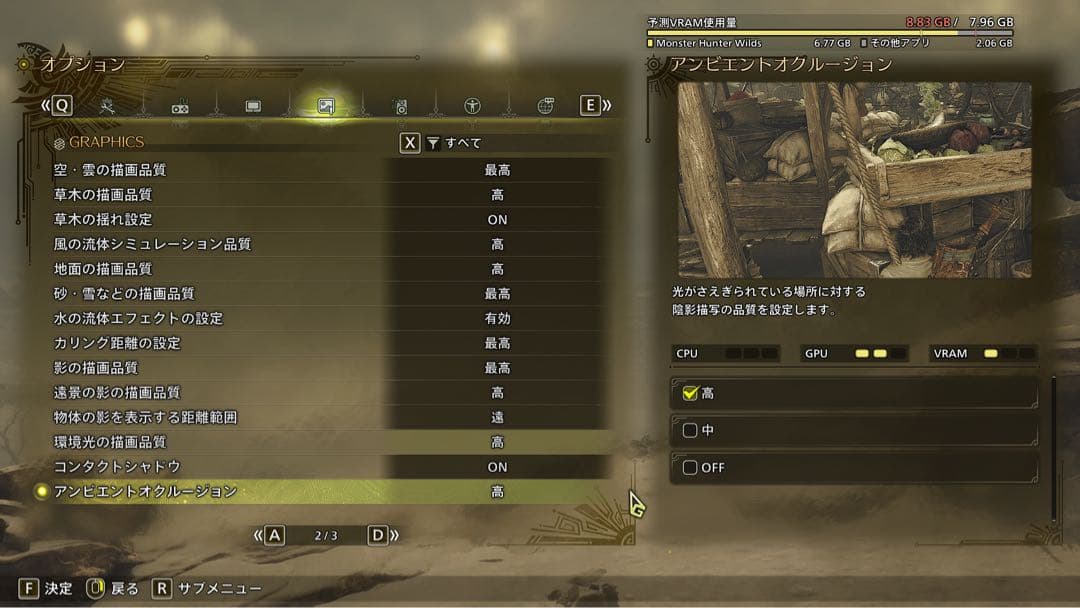The image size is (1080, 608).
Task: Open the monitor display settings tab
Action: point(253,106)
